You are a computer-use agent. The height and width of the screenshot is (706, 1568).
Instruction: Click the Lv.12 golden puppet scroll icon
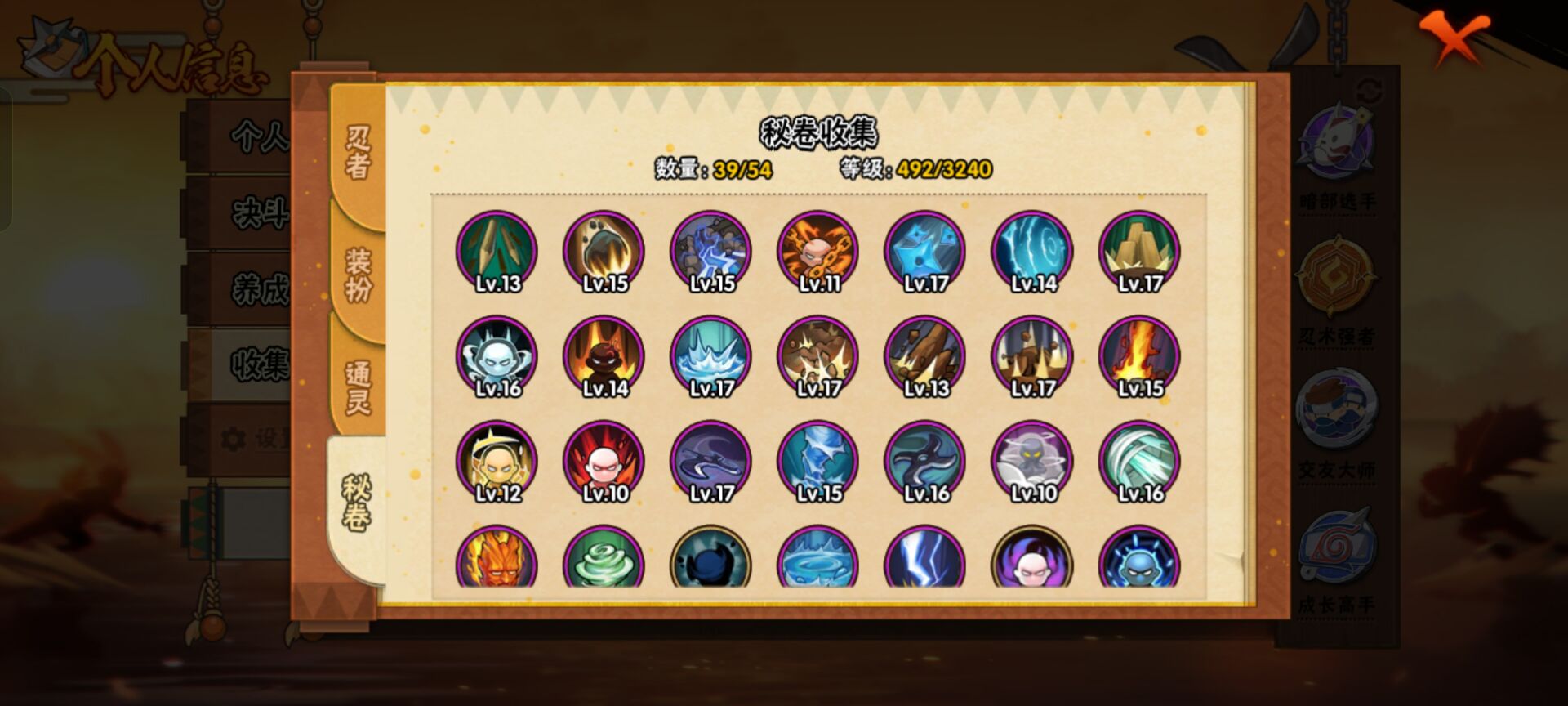[497, 462]
